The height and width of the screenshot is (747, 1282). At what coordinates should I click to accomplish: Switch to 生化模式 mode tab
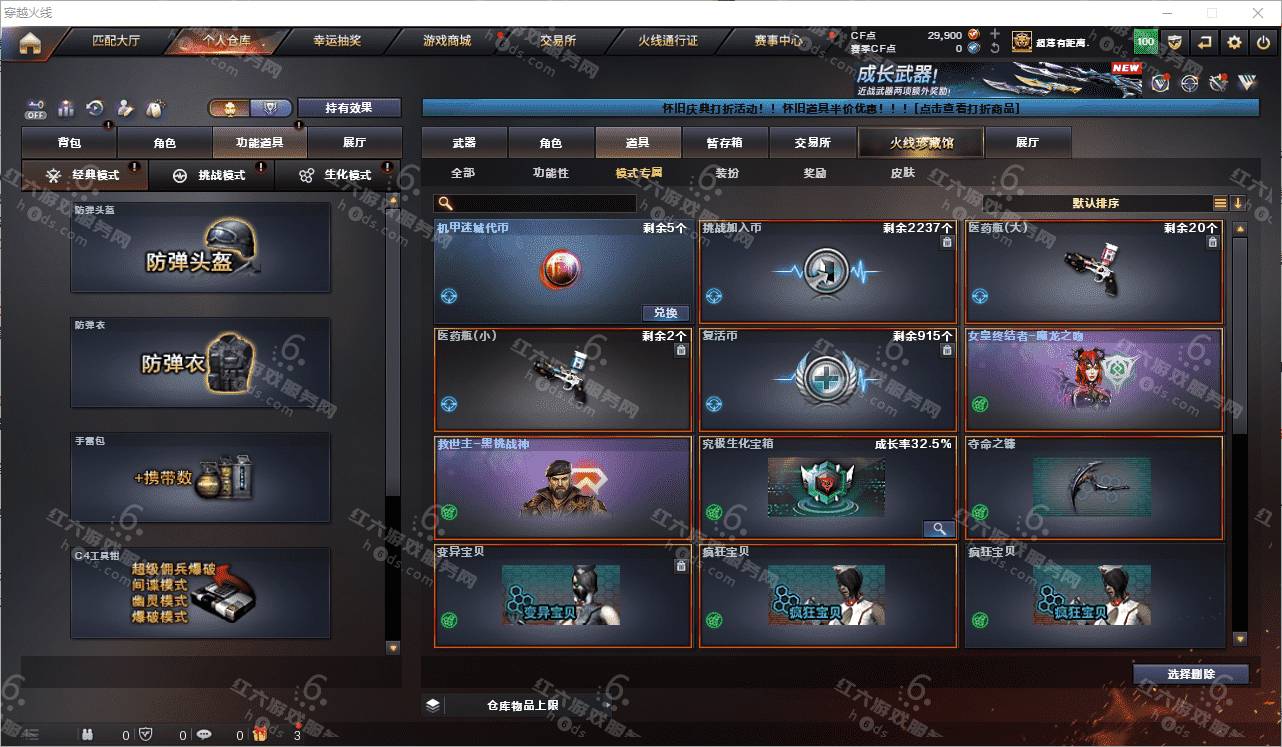tap(337, 175)
